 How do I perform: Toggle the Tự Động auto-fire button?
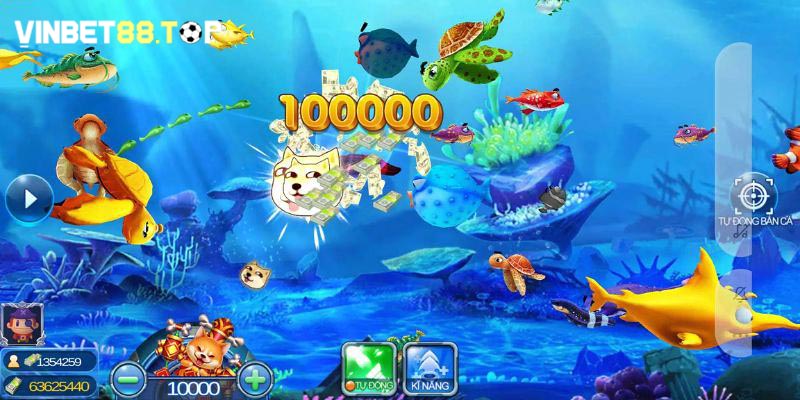pyautogui.click(x=367, y=367)
